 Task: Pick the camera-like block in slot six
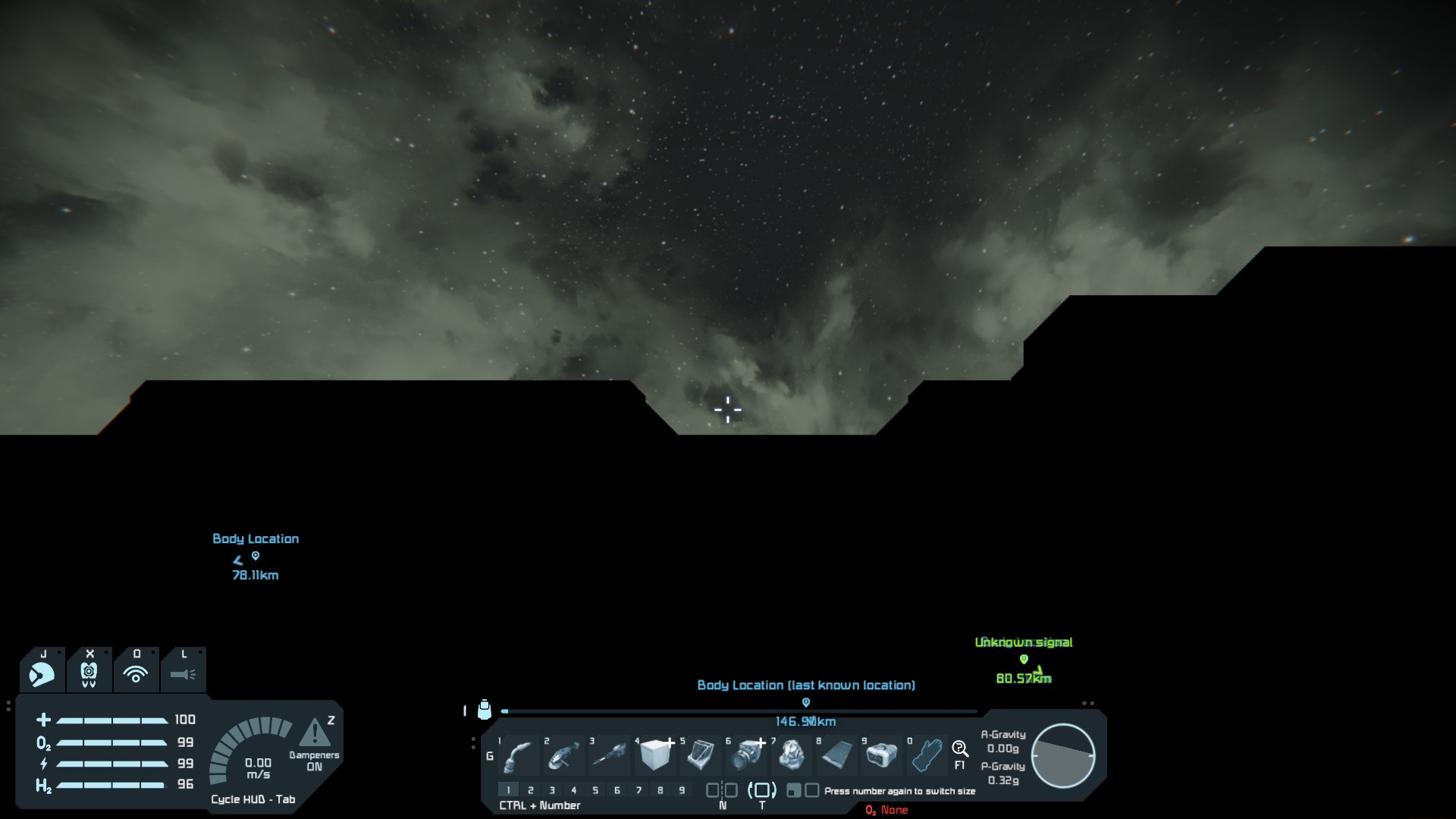748,755
